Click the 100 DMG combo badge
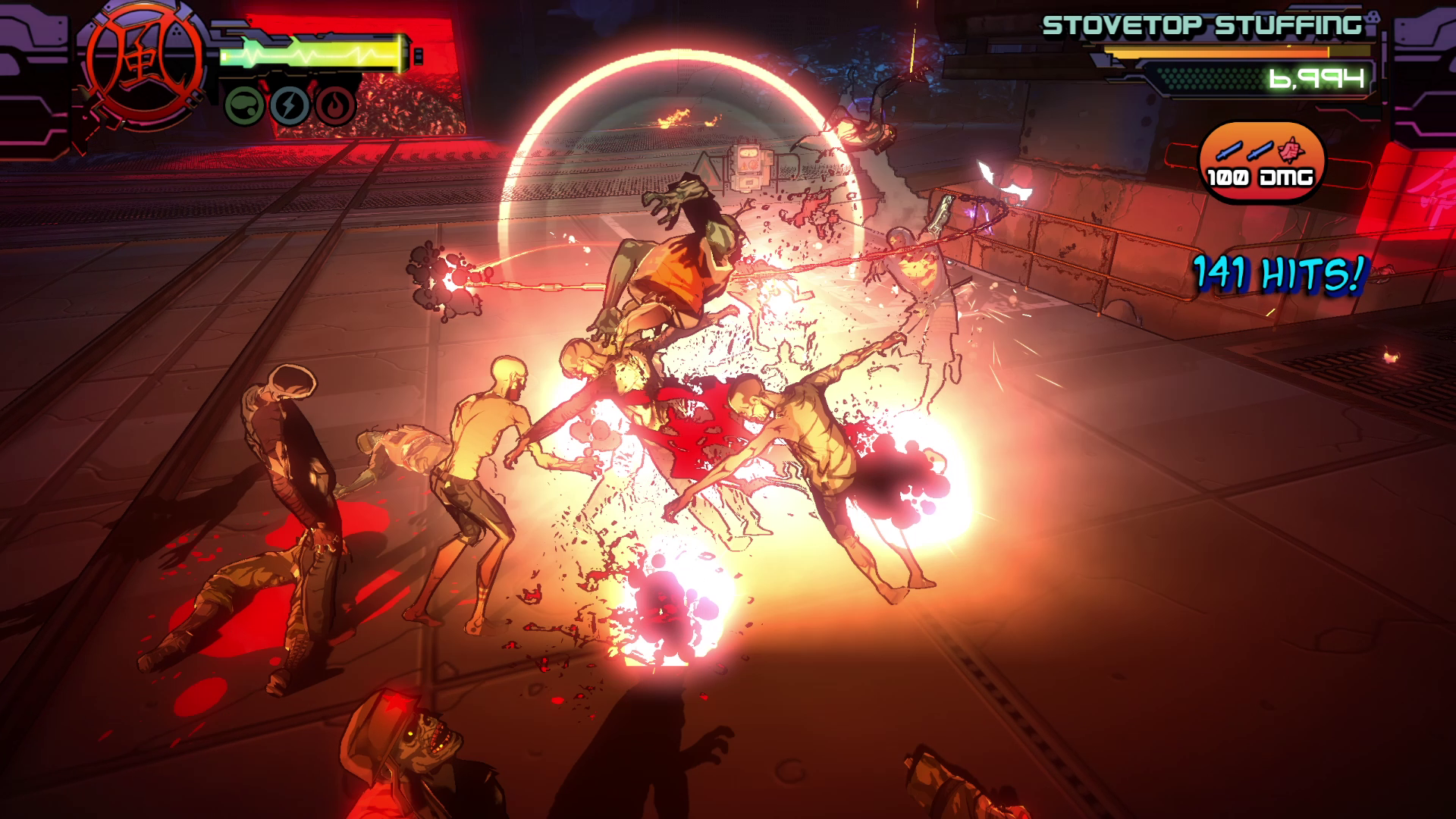1456x819 pixels. (x=1261, y=162)
